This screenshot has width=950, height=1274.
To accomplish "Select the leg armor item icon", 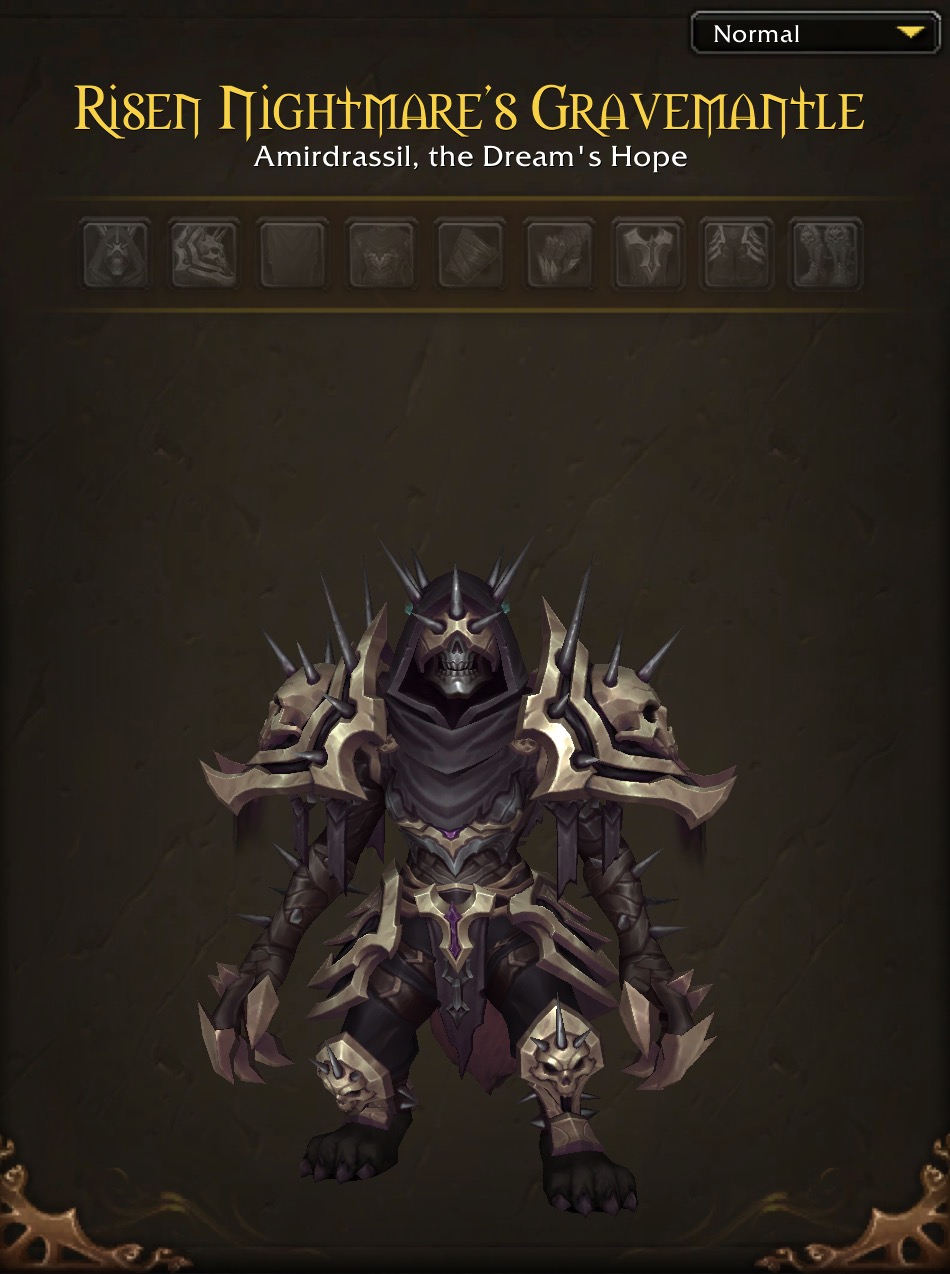I will coord(736,255).
